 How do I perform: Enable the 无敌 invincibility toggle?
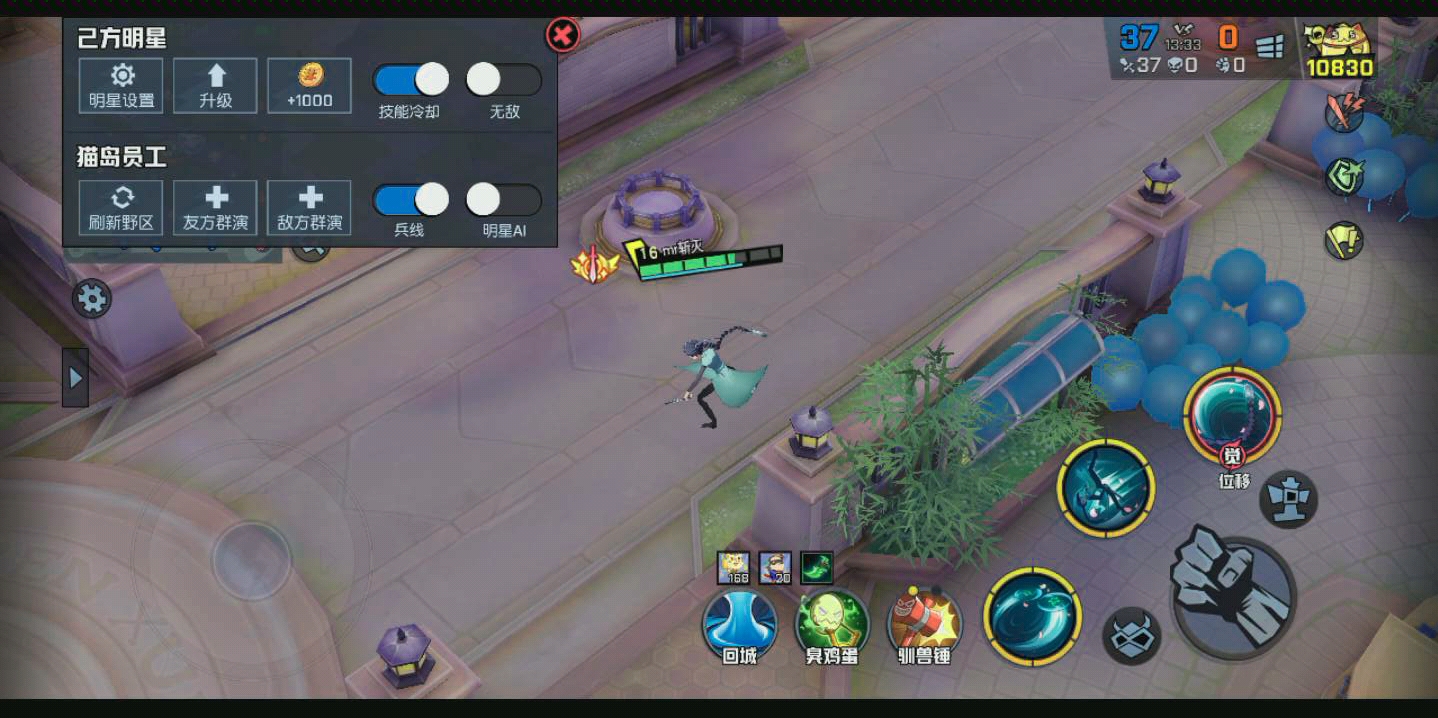(503, 80)
